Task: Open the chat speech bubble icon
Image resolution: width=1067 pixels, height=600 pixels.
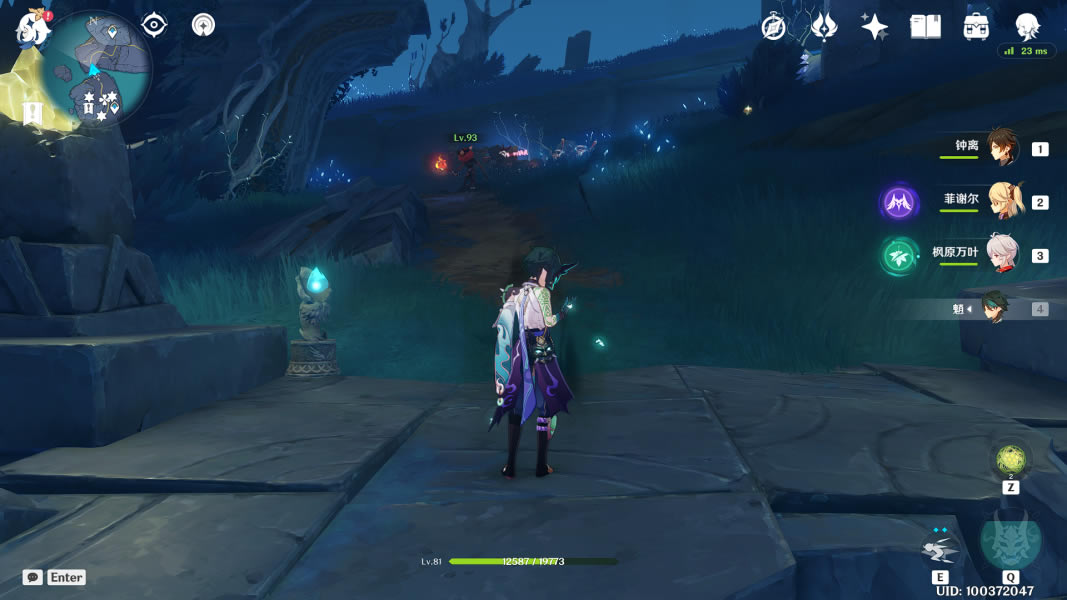Action: [x=33, y=578]
